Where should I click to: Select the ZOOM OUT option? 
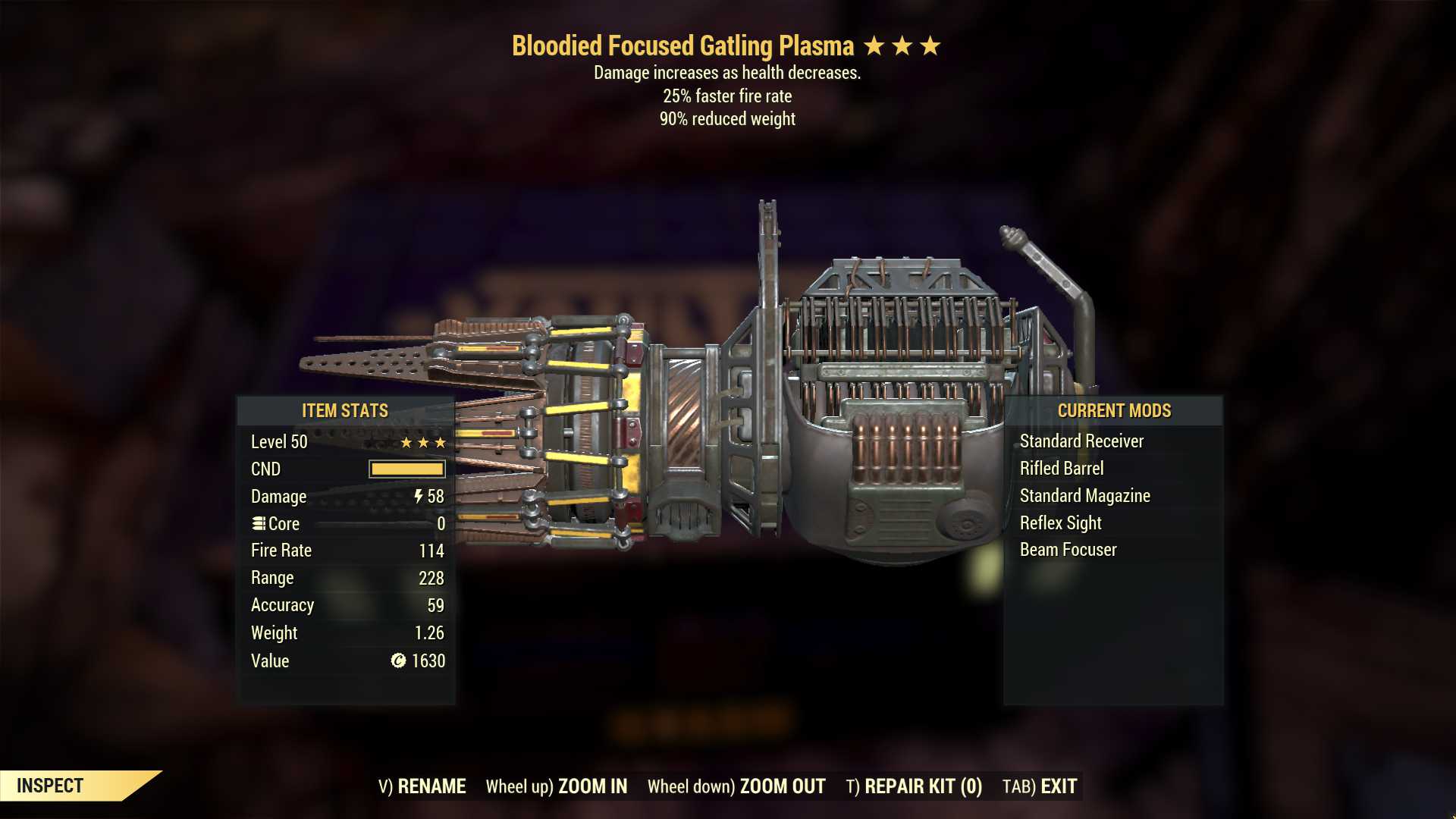pos(736,786)
